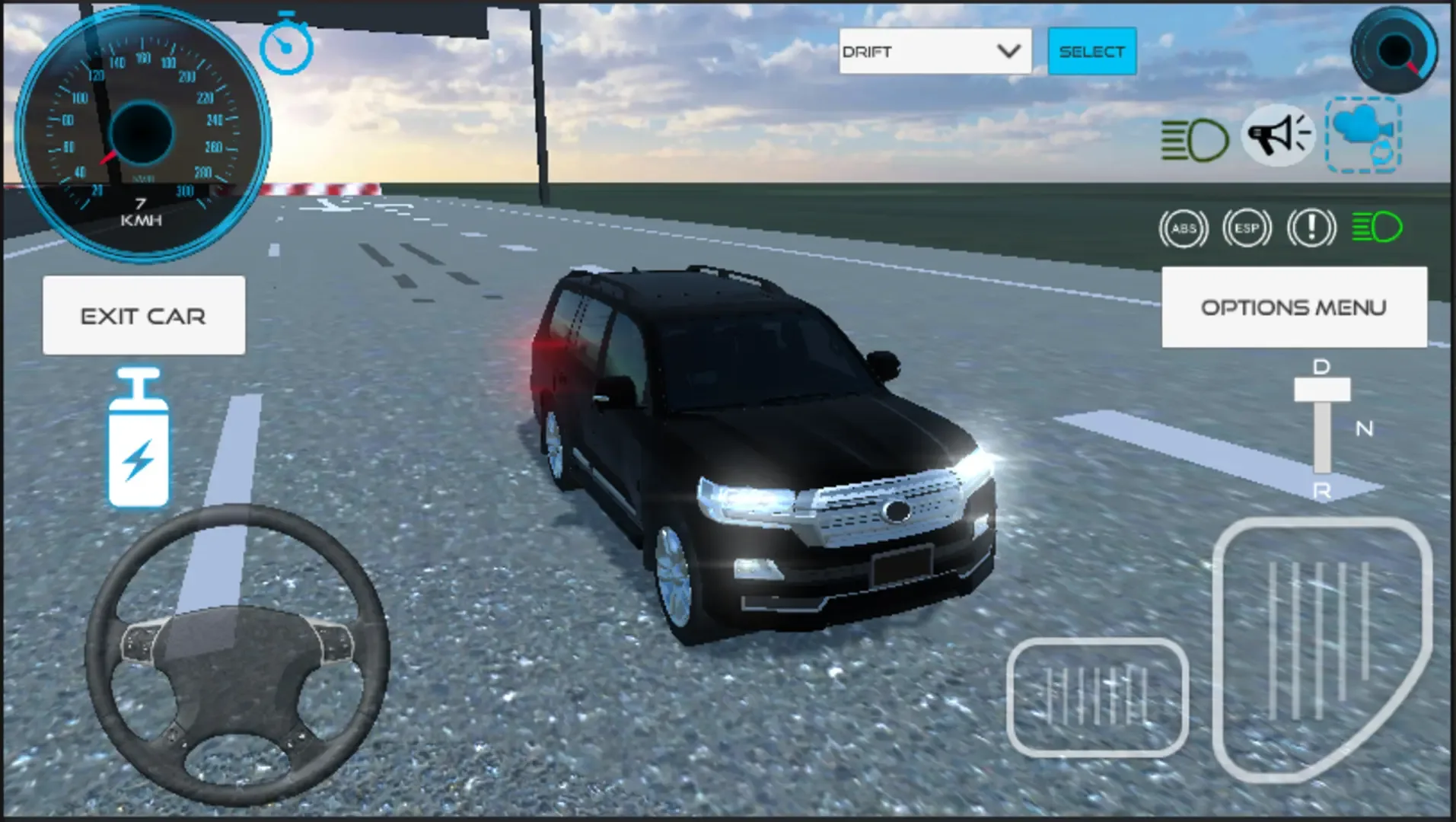1456x822 pixels.
Task: Open the DRIFT game mode dropdown
Action: tap(913, 50)
